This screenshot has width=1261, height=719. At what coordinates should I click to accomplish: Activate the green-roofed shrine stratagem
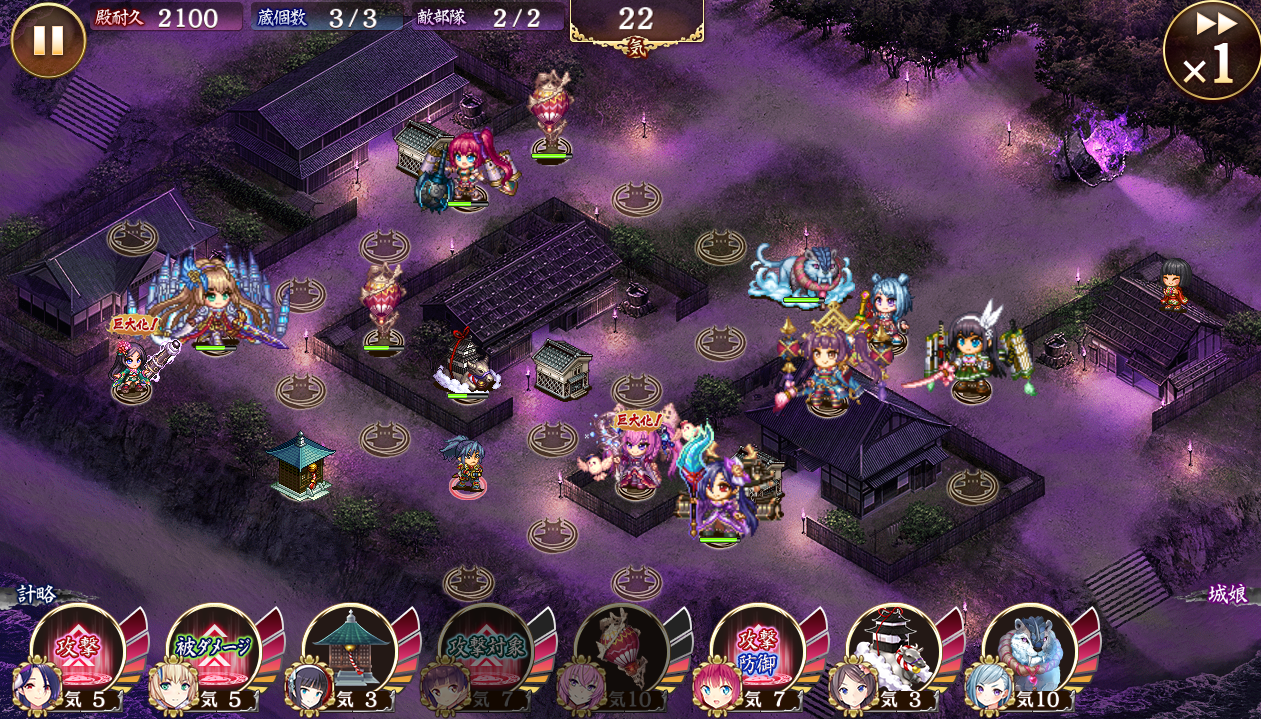349,648
